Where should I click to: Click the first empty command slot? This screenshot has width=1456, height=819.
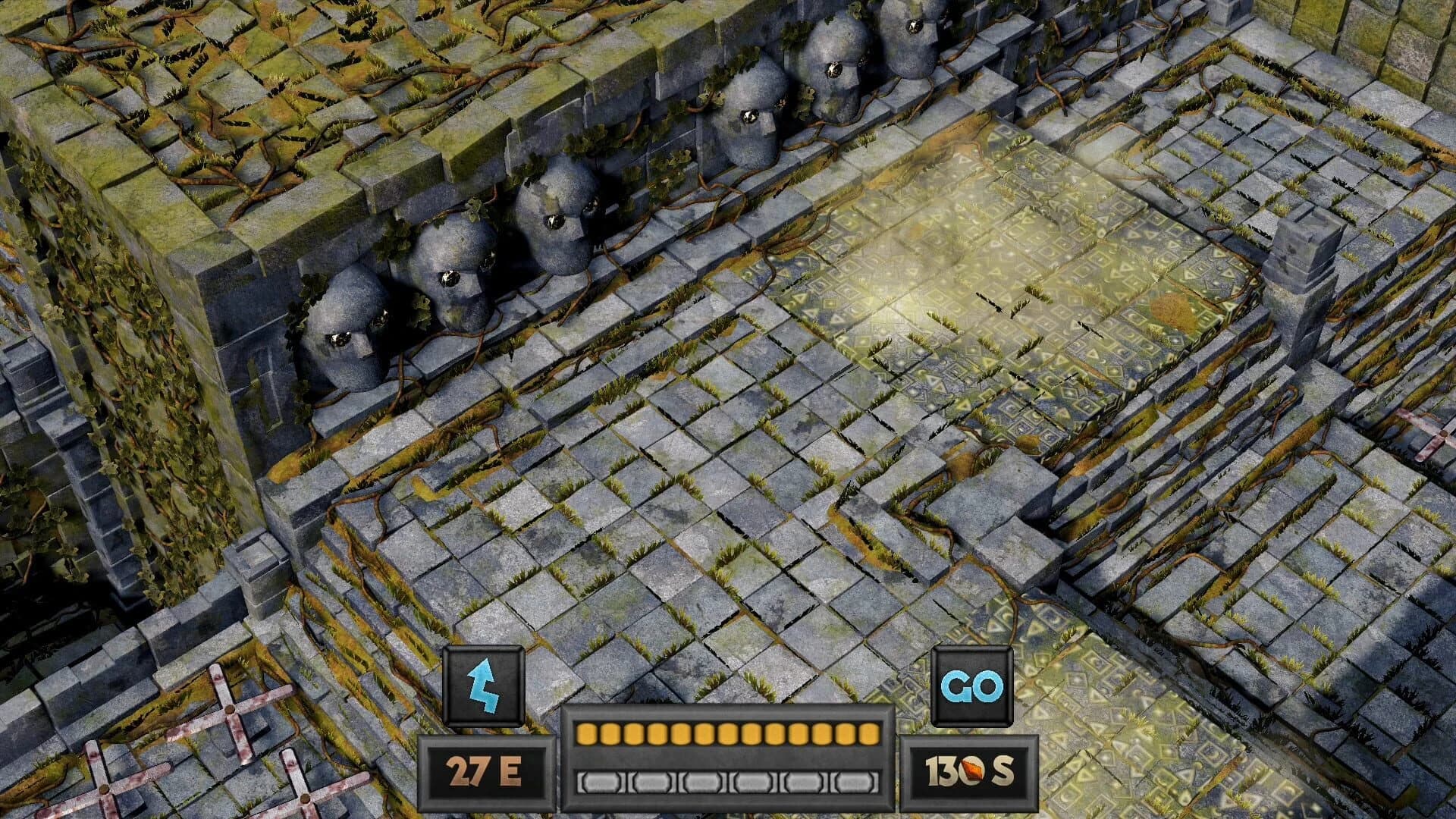point(601,783)
